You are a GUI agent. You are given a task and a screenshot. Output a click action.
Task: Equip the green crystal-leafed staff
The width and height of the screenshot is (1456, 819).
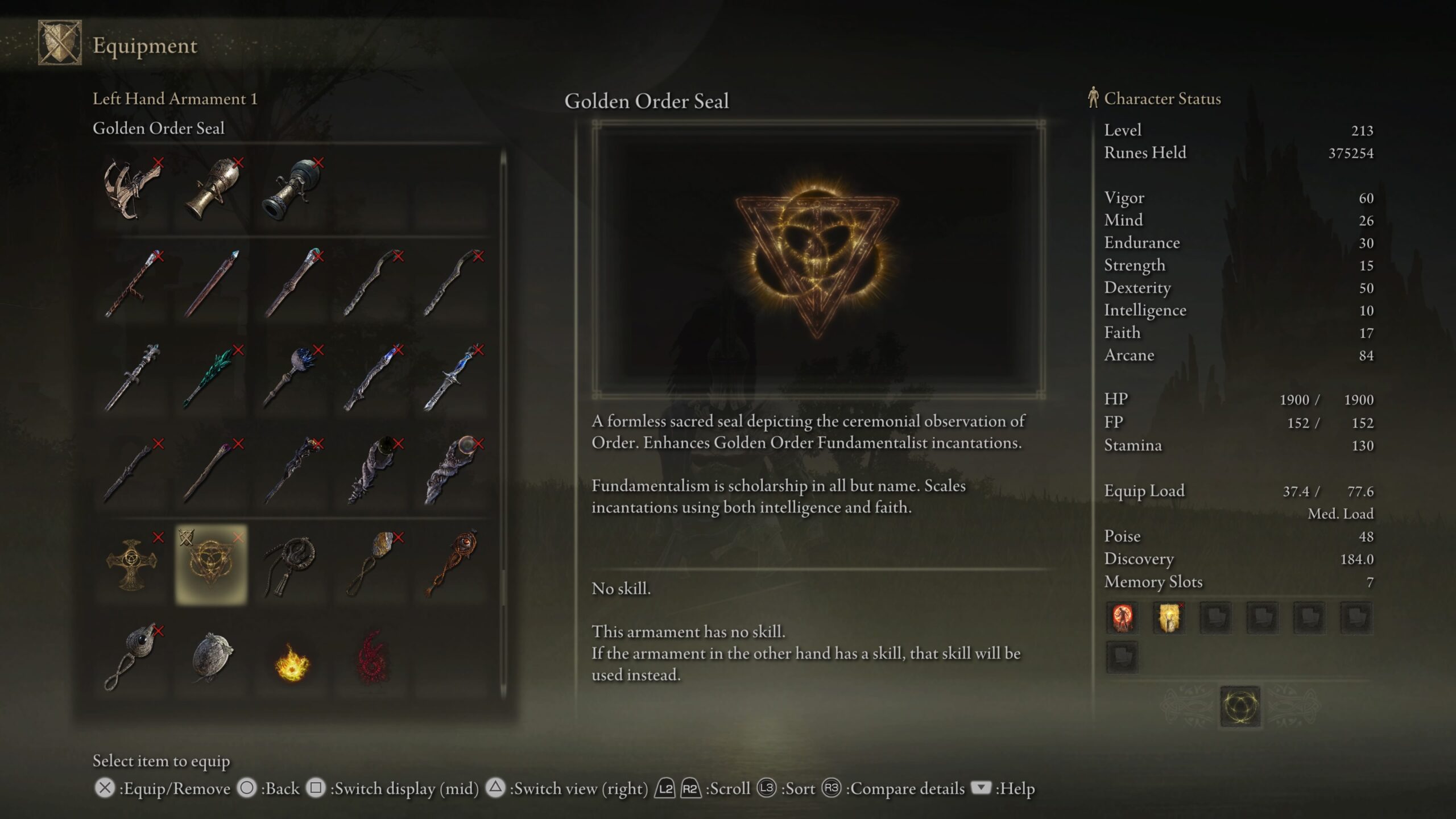tap(211, 377)
